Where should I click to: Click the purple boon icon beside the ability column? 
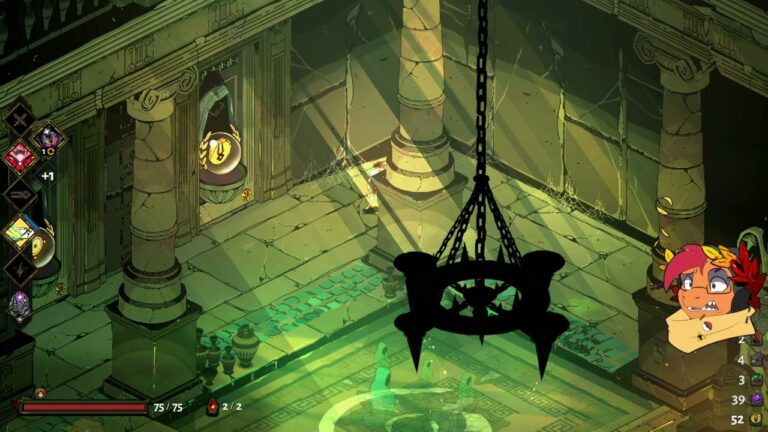(x=47, y=138)
